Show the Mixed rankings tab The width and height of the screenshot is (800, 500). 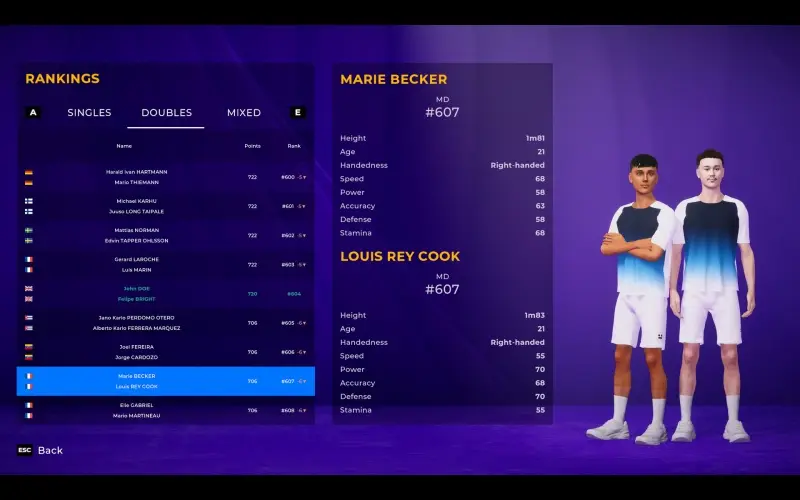coord(244,113)
